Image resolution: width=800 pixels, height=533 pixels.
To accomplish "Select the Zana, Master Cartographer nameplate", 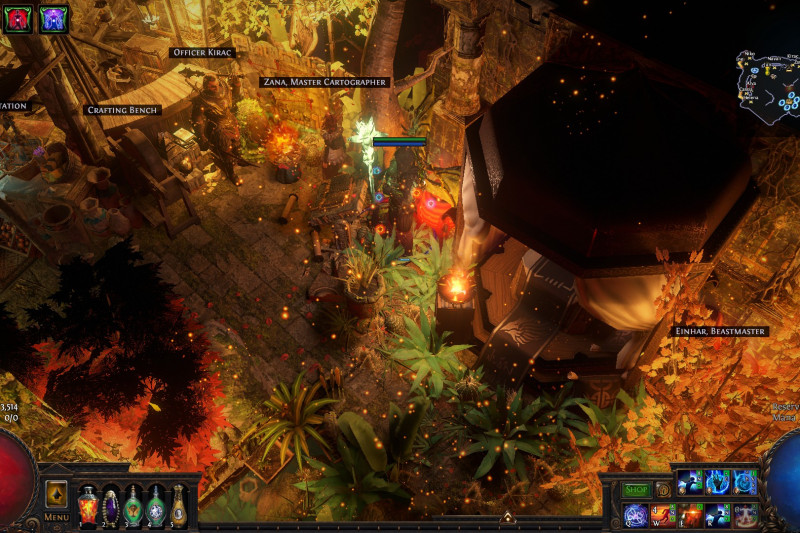I will pyautogui.click(x=323, y=82).
